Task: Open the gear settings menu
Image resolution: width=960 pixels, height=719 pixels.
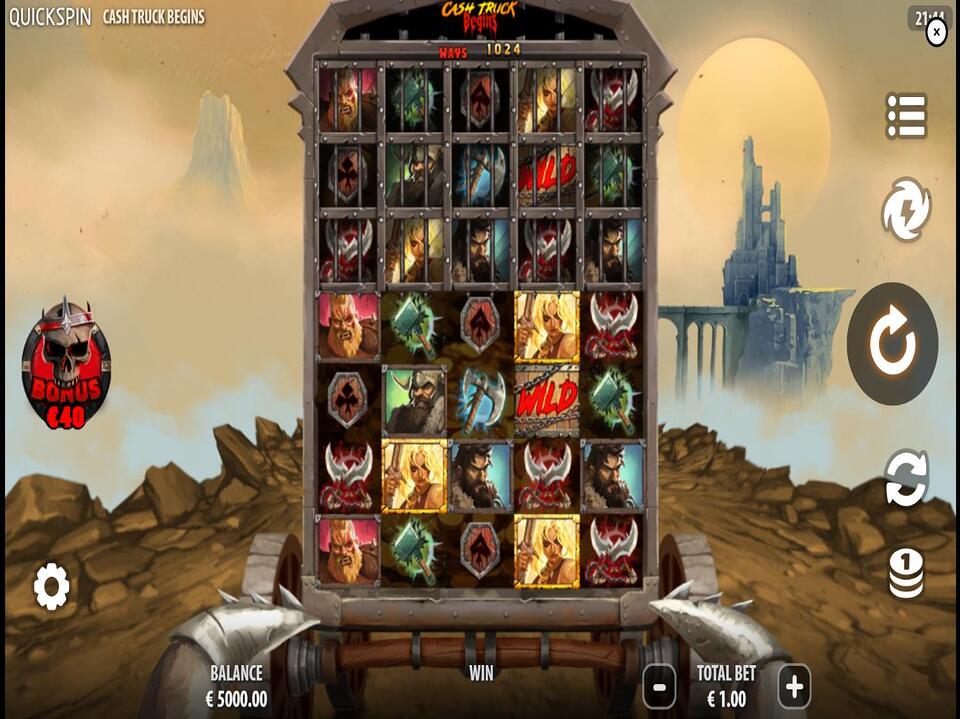Action: click(51, 586)
